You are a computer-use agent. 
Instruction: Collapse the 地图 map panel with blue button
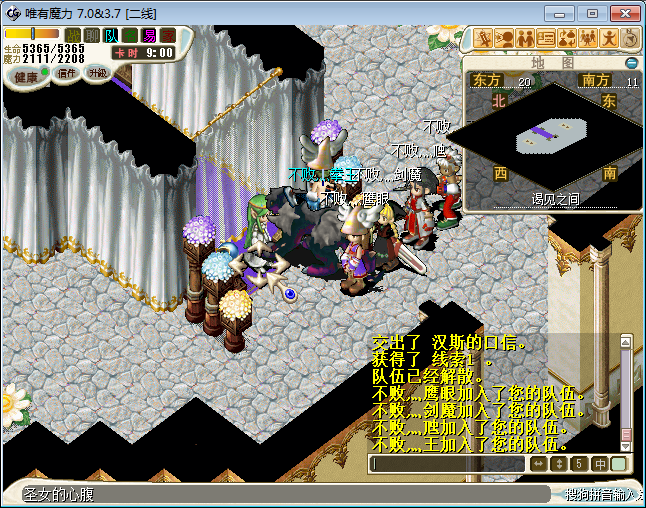point(634,63)
